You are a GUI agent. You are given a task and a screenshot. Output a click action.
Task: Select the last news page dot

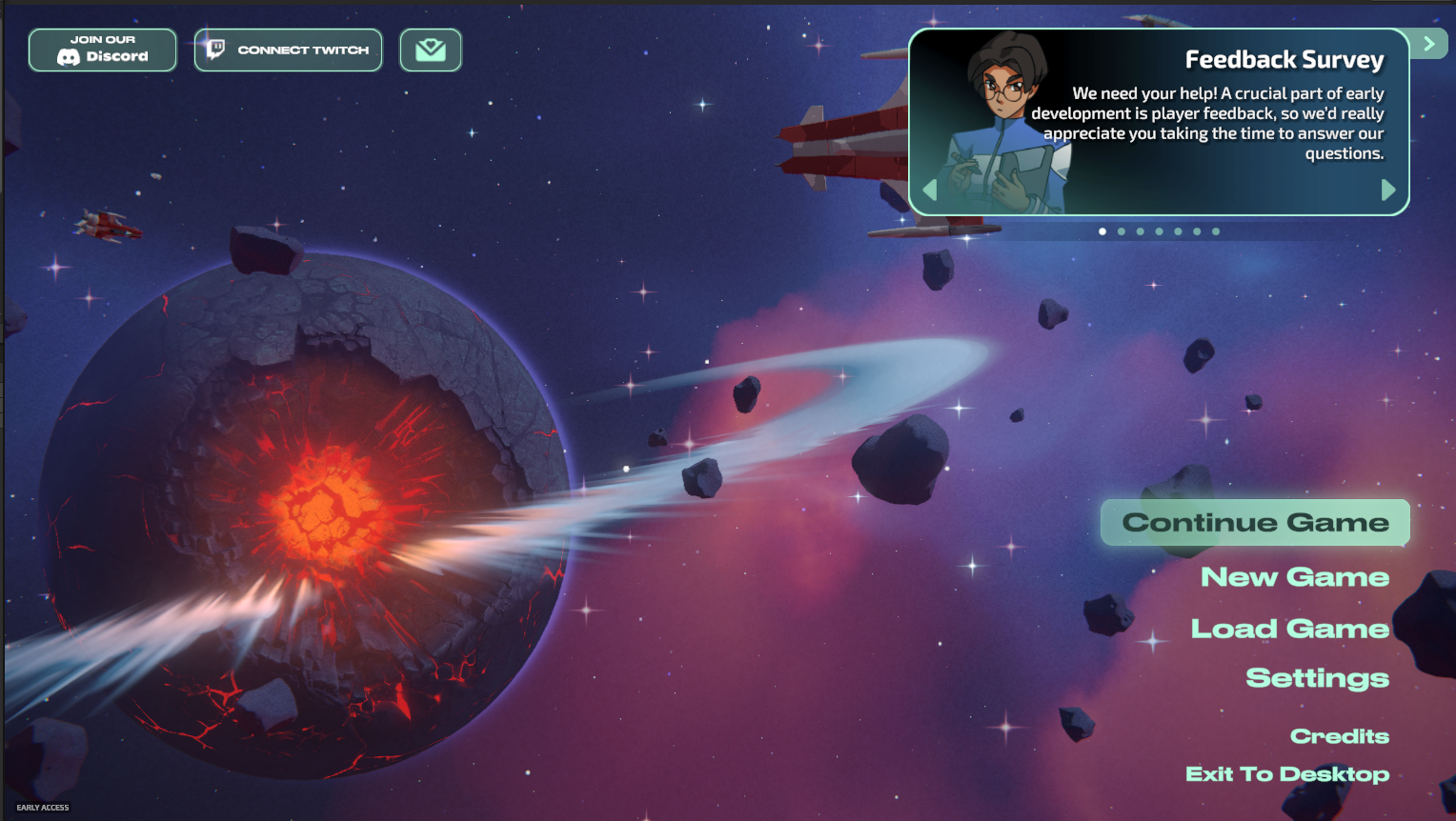(1216, 231)
